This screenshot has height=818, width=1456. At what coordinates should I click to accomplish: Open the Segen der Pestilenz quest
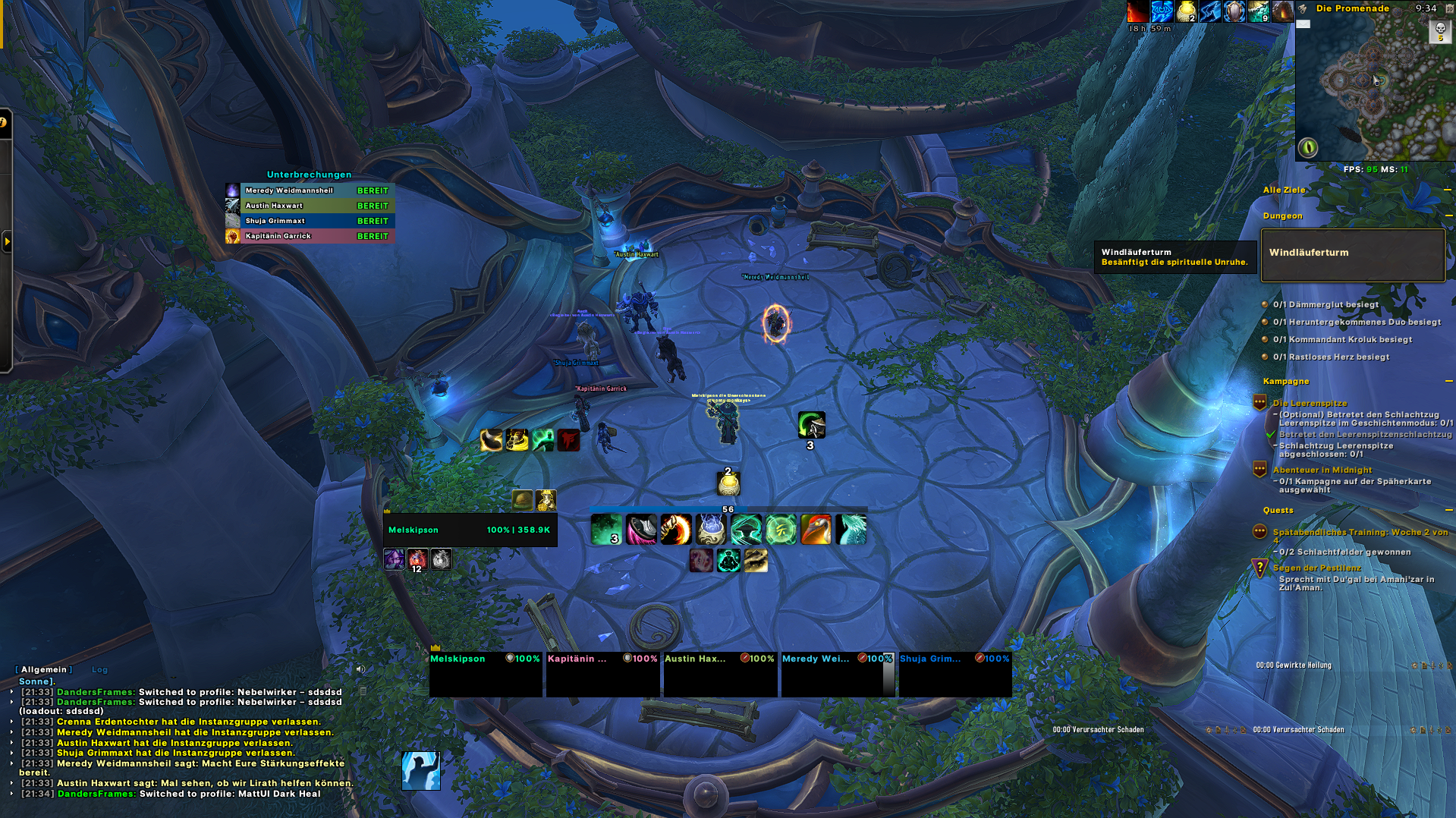(x=1316, y=568)
